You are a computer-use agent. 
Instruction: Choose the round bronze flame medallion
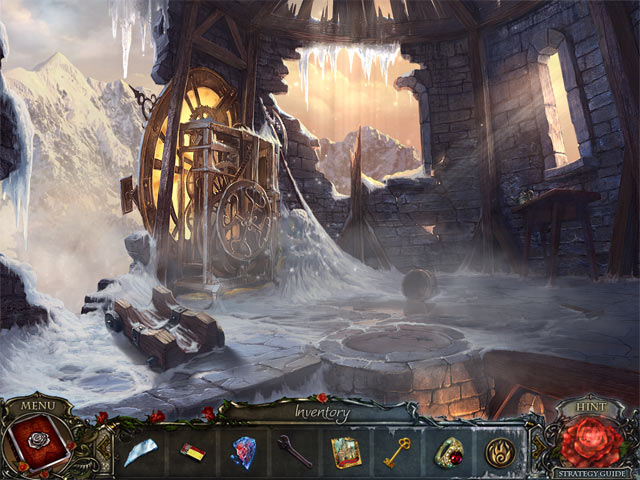click(499, 453)
